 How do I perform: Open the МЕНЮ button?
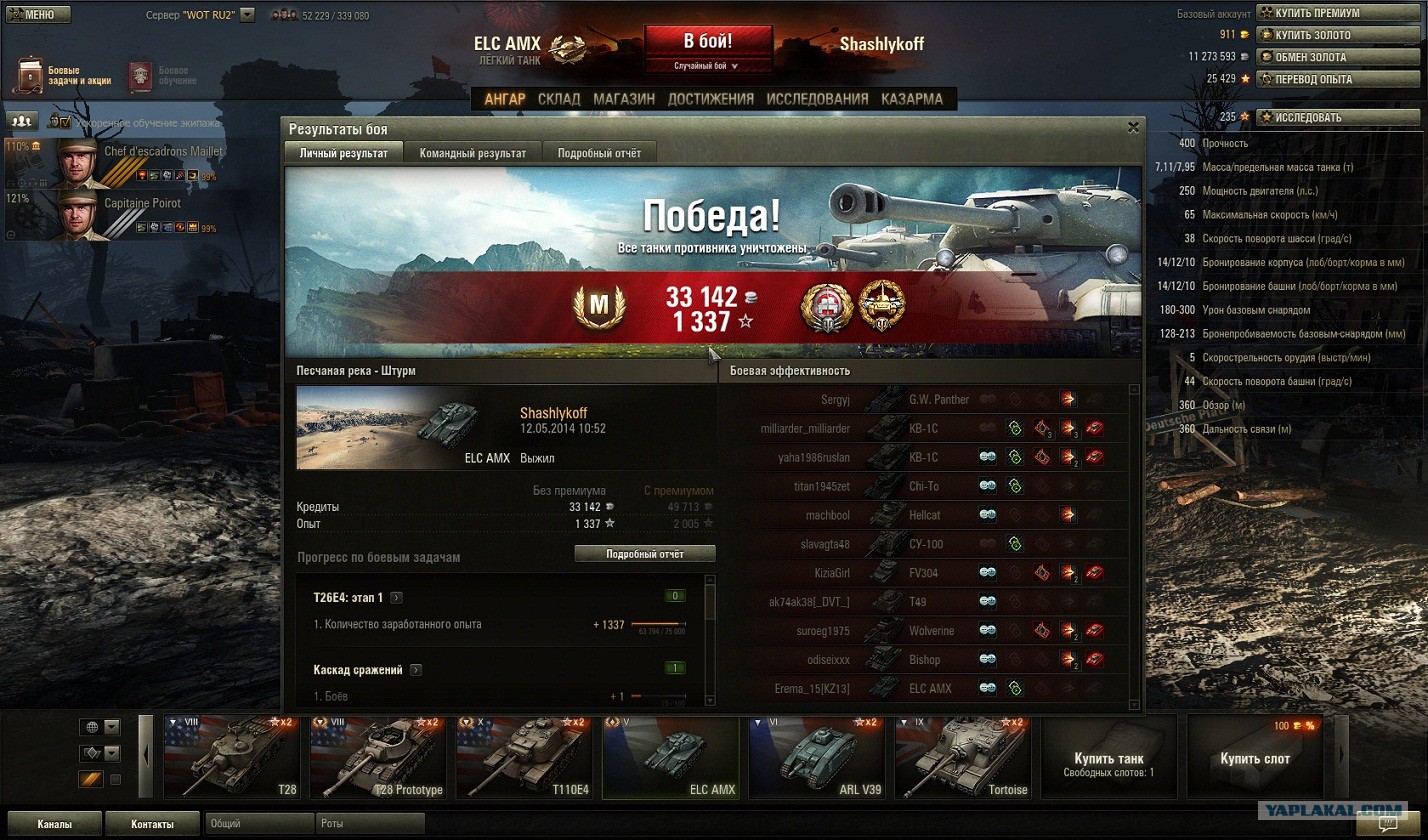36,15
